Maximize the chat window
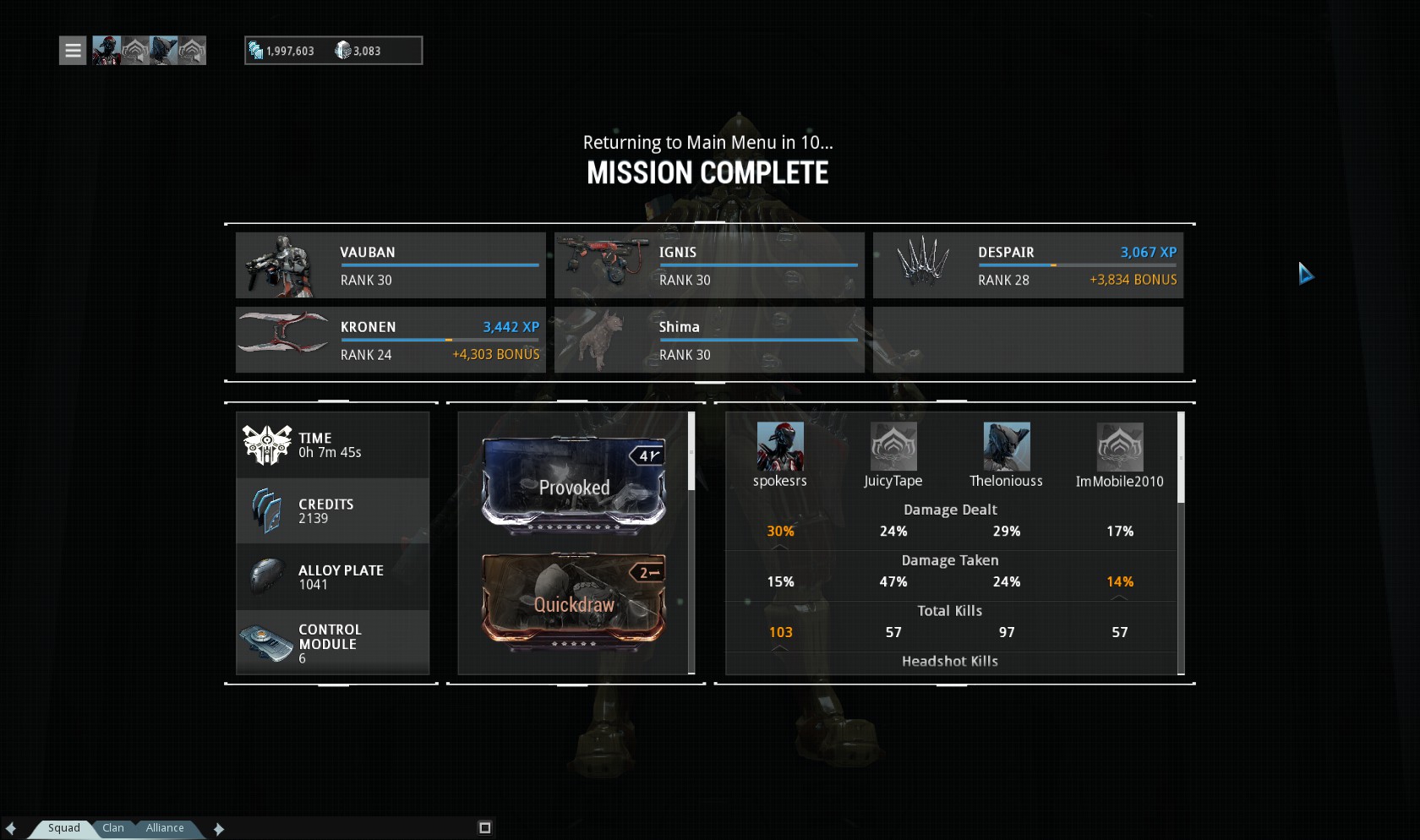The height and width of the screenshot is (840, 1420). tap(485, 828)
